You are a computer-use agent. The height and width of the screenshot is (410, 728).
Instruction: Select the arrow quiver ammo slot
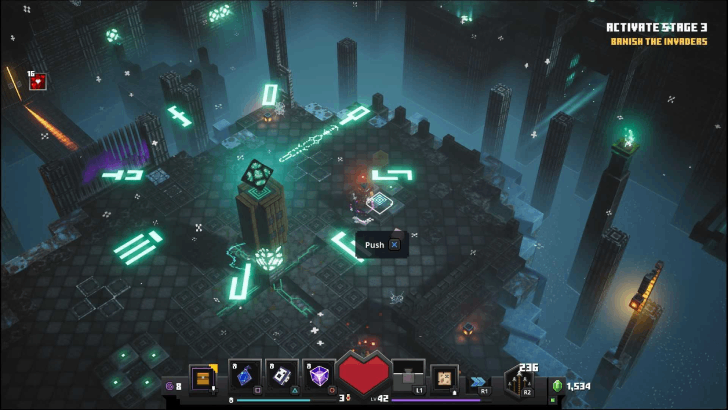pos(520,379)
